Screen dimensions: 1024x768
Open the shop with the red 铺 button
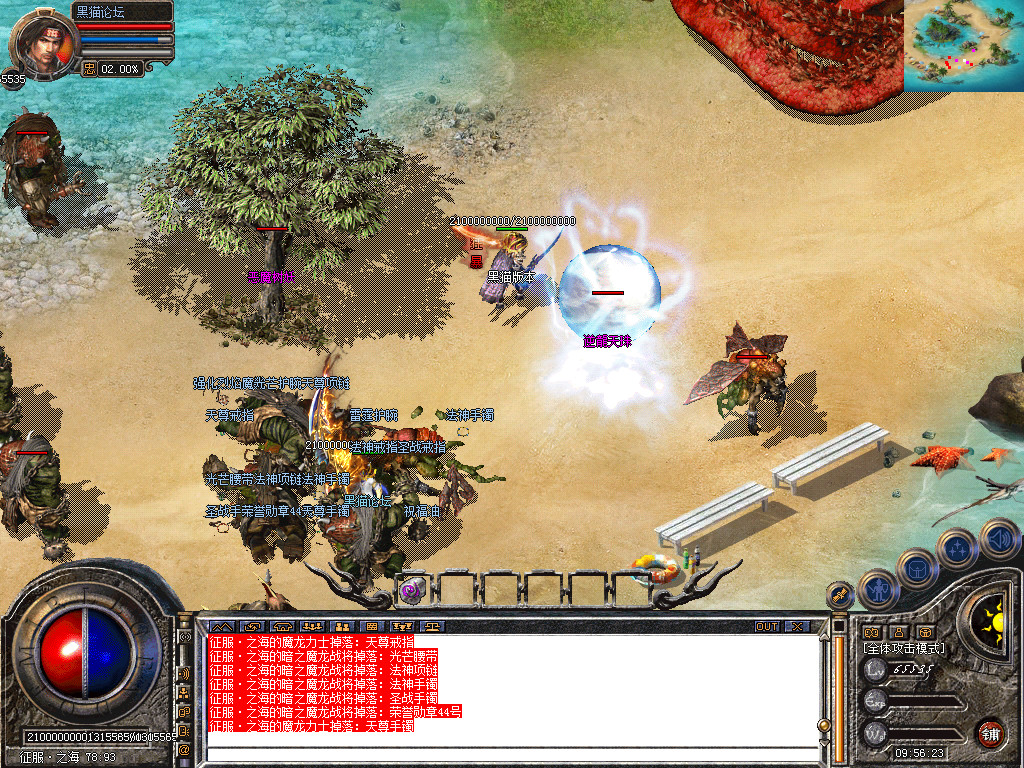990,732
